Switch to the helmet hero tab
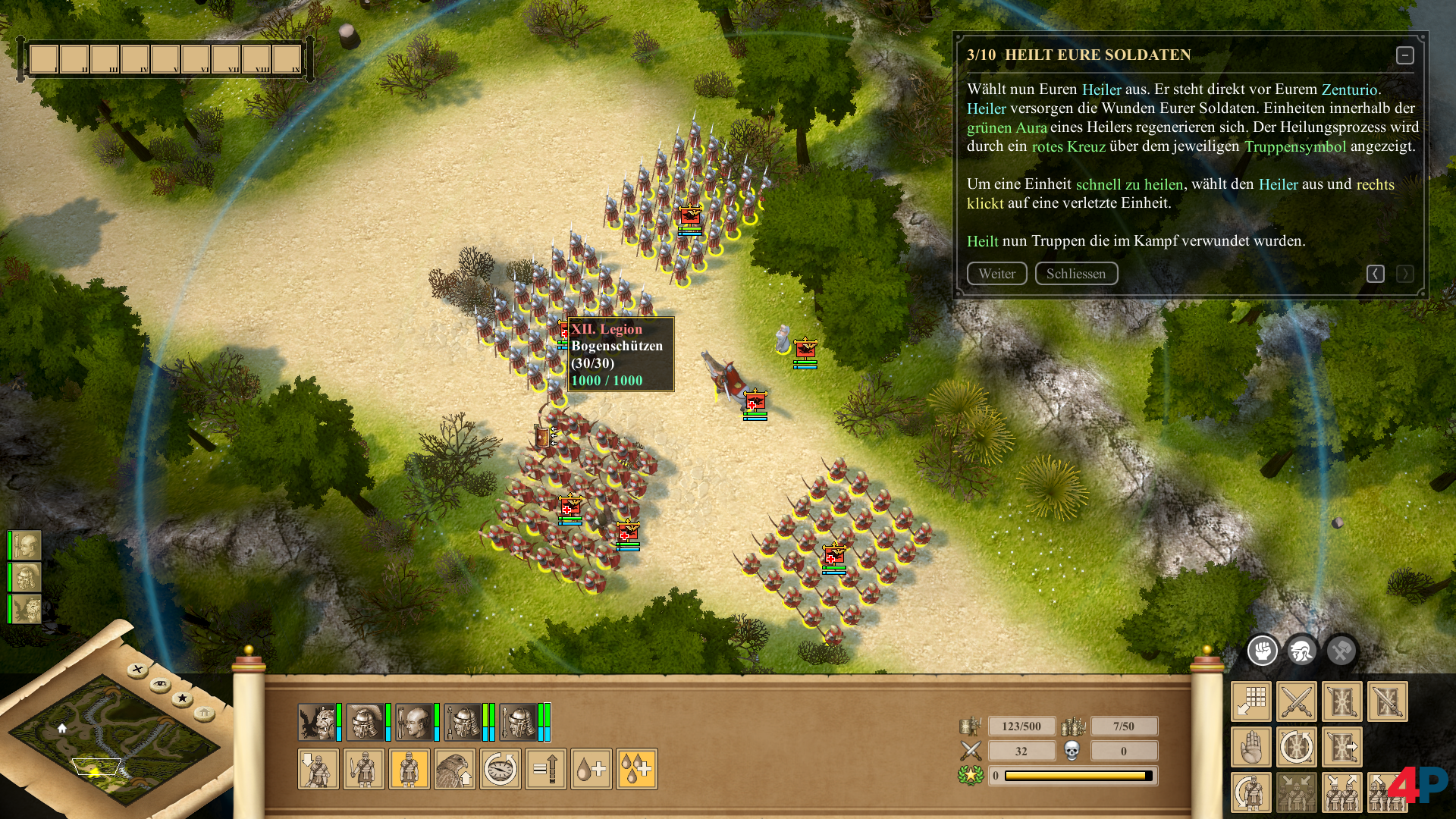 (x=1302, y=651)
